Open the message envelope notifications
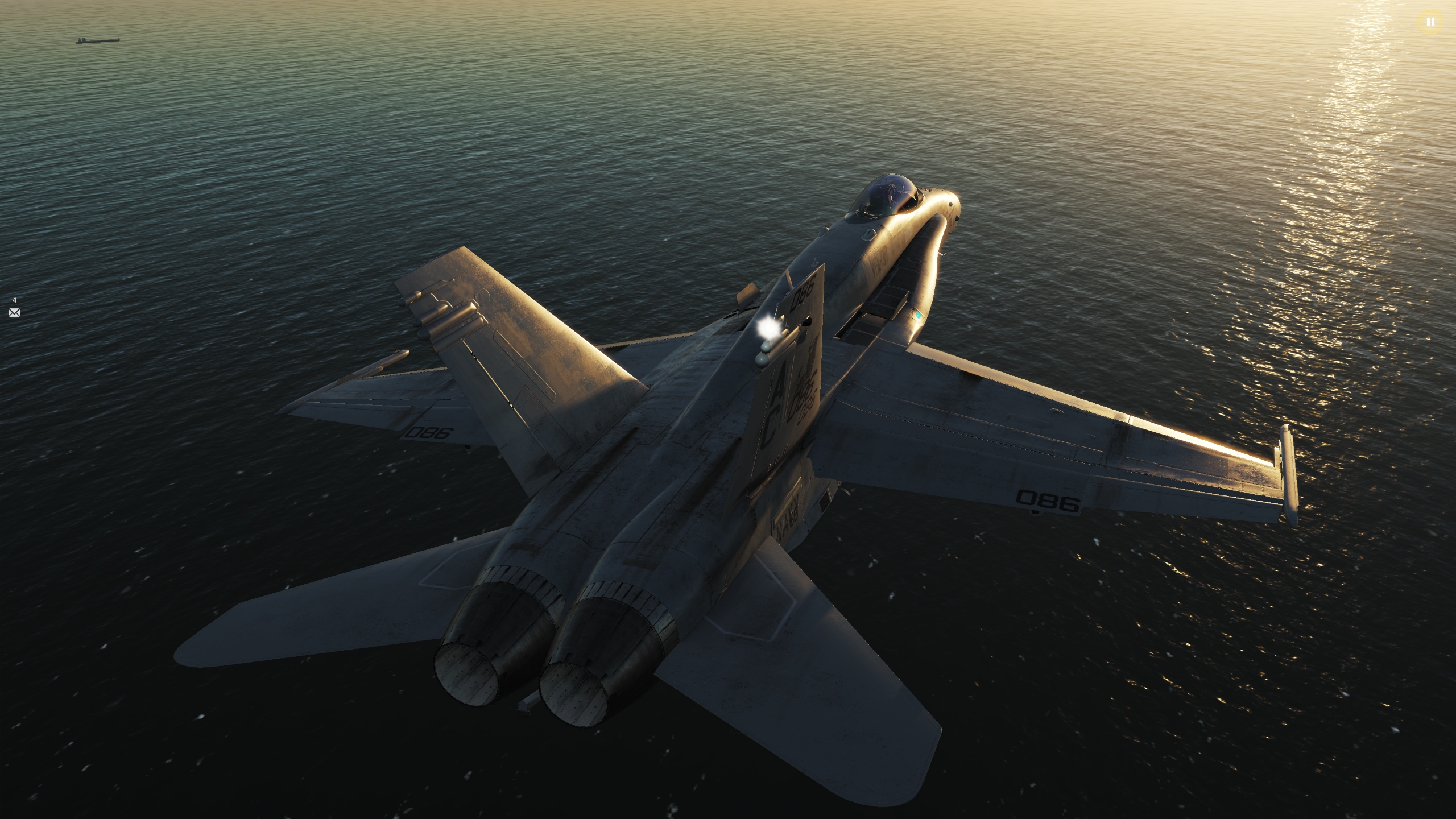This screenshot has height=819, width=1456. [x=14, y=312]
